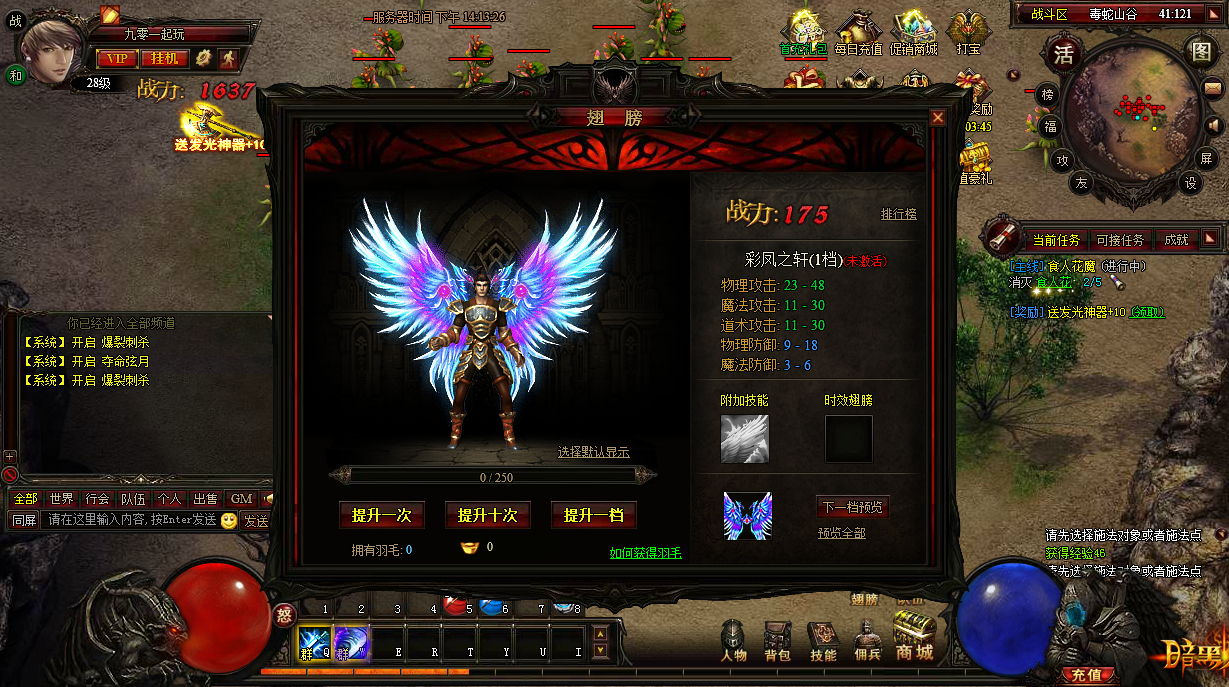Open the 人物 character icon
This screenshot has height=687, width=1229.
734,640
